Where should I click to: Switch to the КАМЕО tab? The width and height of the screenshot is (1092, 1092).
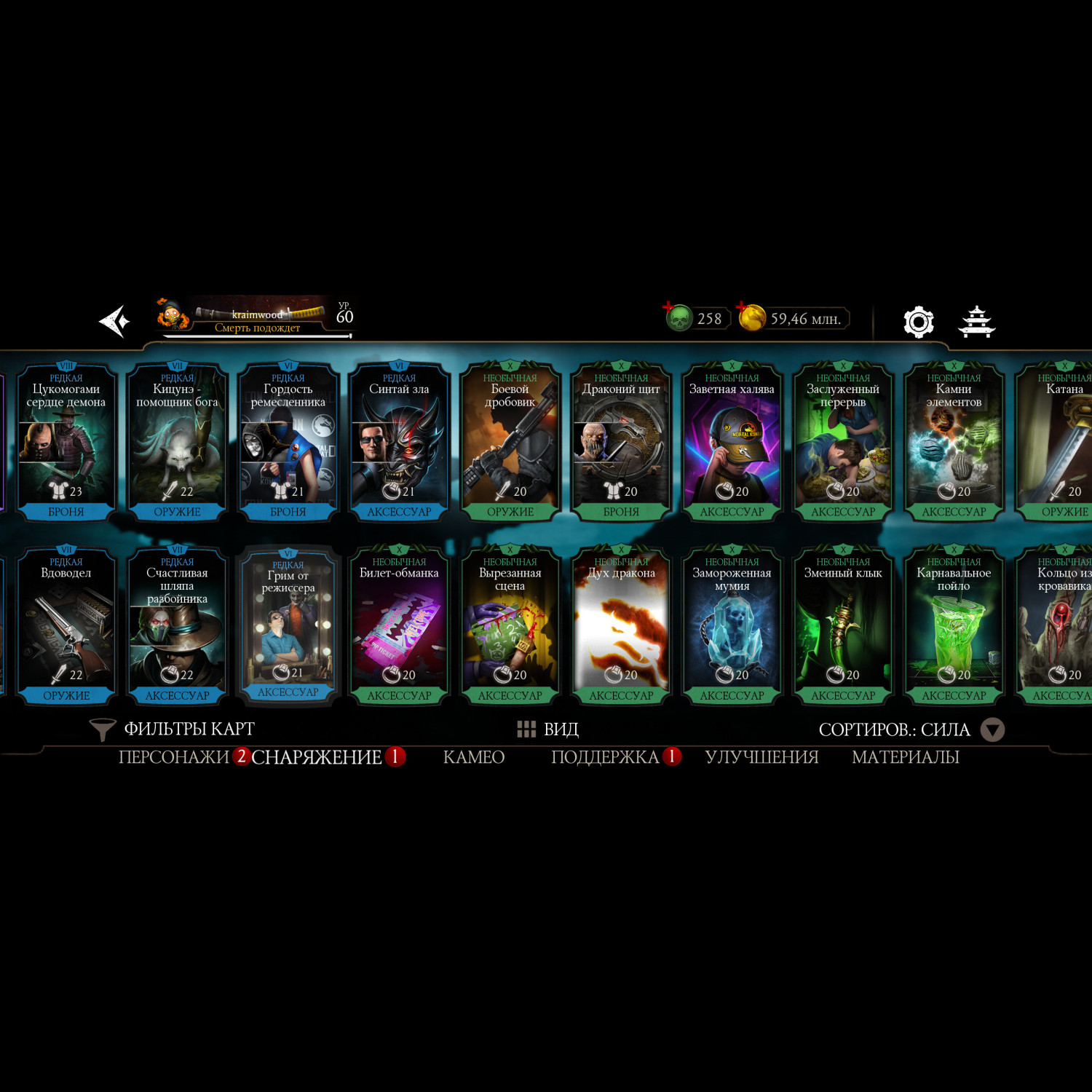click(x=474, y=757)
